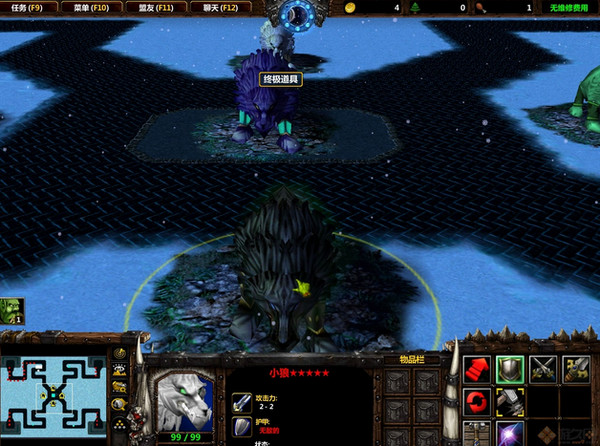Select the crossed swords attack command
This screenshot has height=446, width=600.
(544, 368)
